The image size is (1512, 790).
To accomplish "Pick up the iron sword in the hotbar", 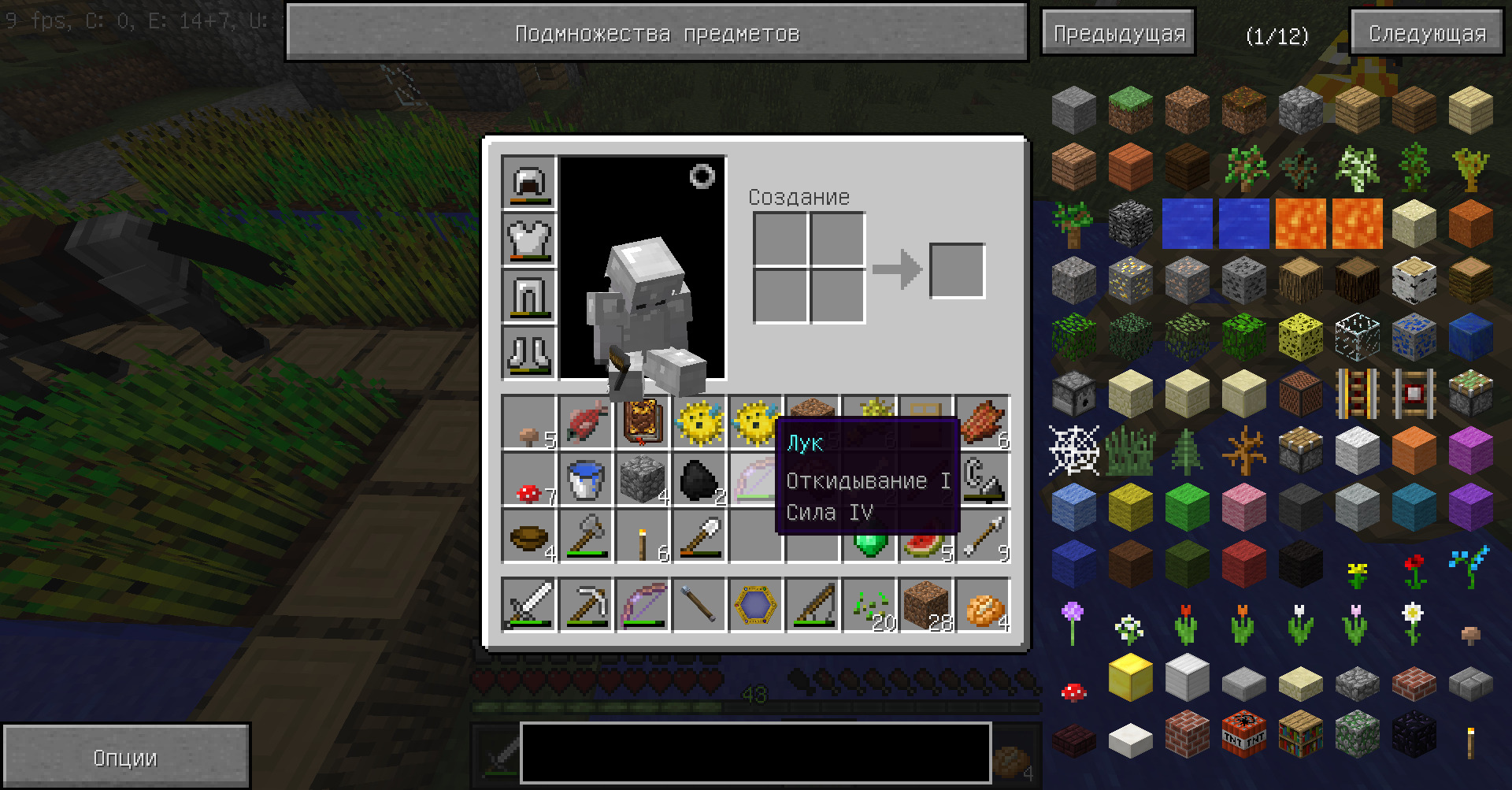I will click(529, 606).
